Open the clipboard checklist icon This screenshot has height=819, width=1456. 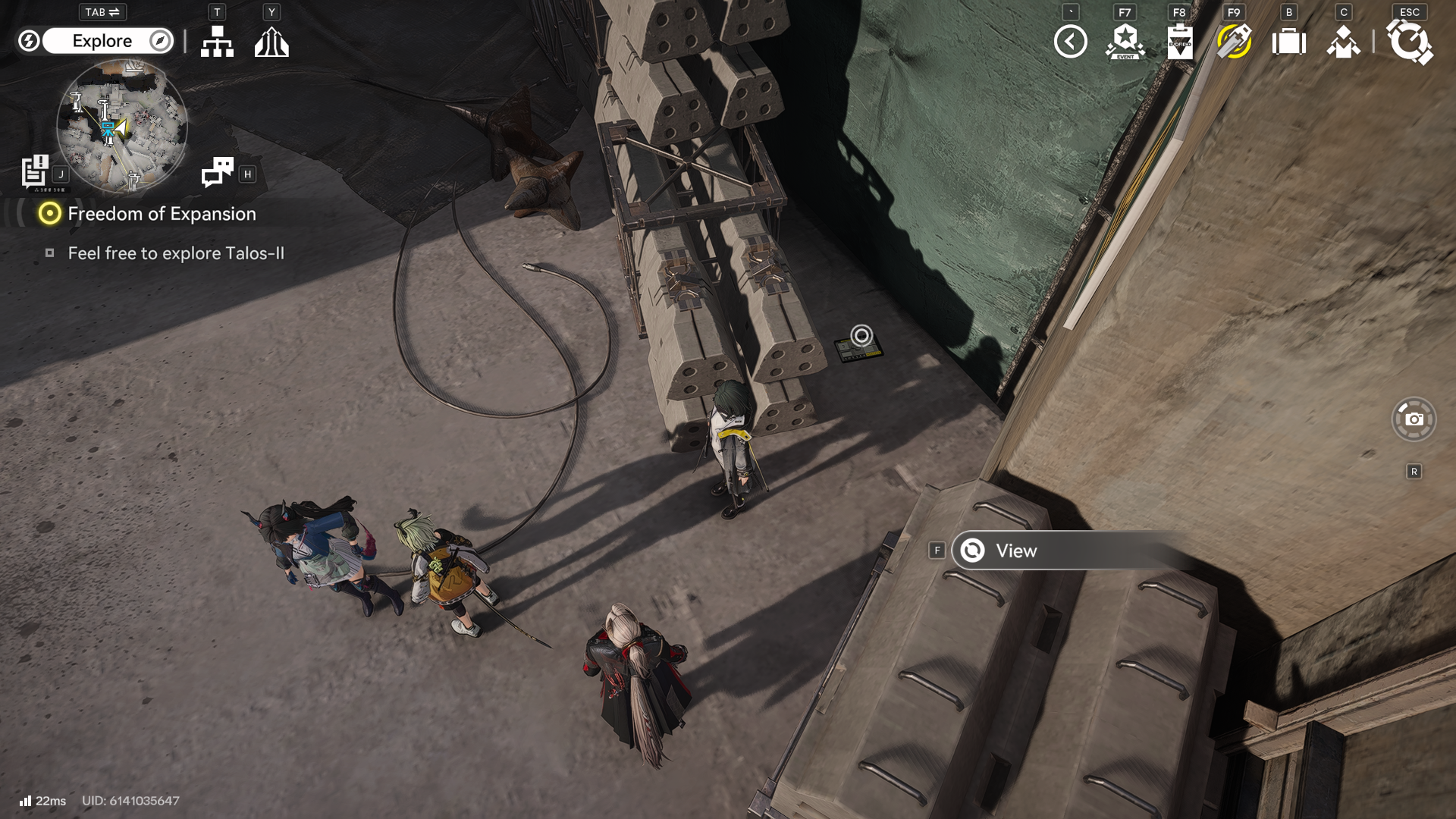coord(1179,42)
